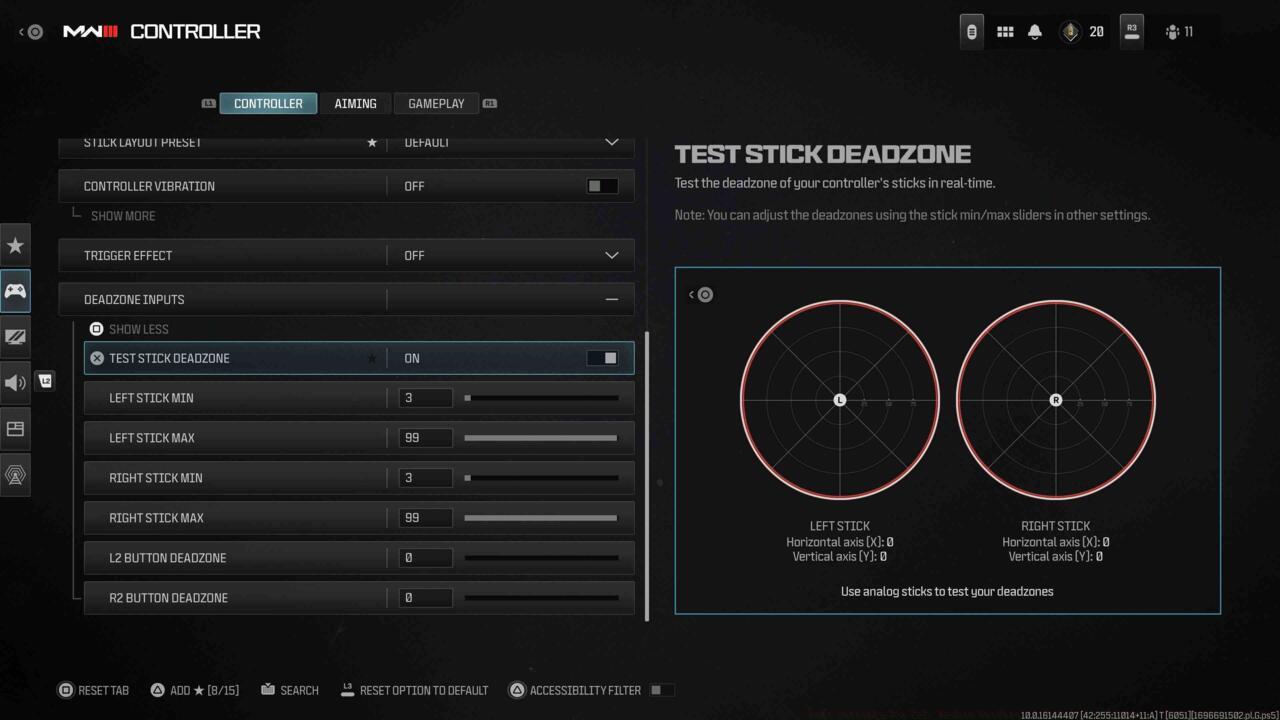Open the Trigger Effect dropdown
Screen dimensions: 1280x720
tap(611, 255)
